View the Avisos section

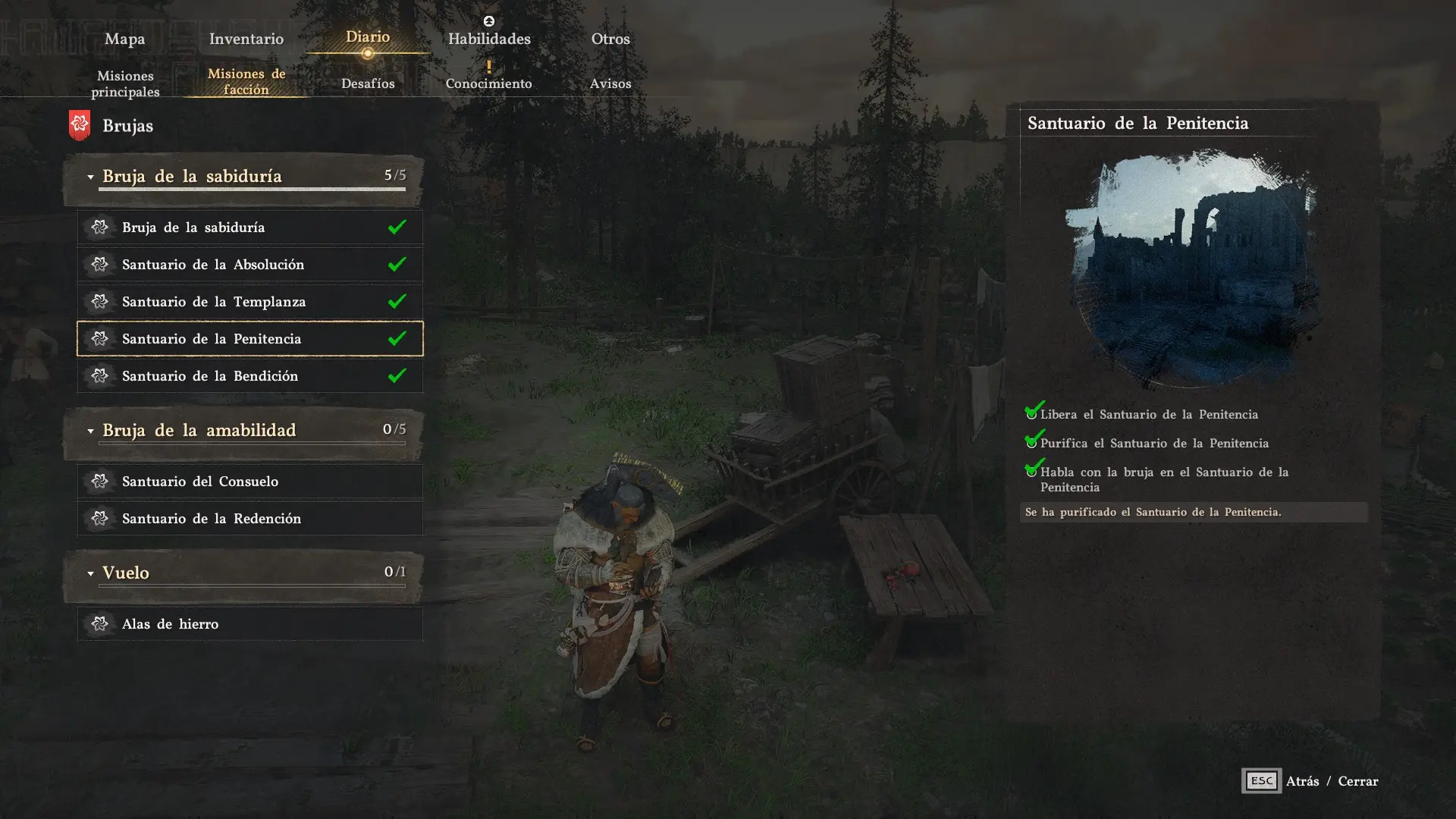click(610, 83)
